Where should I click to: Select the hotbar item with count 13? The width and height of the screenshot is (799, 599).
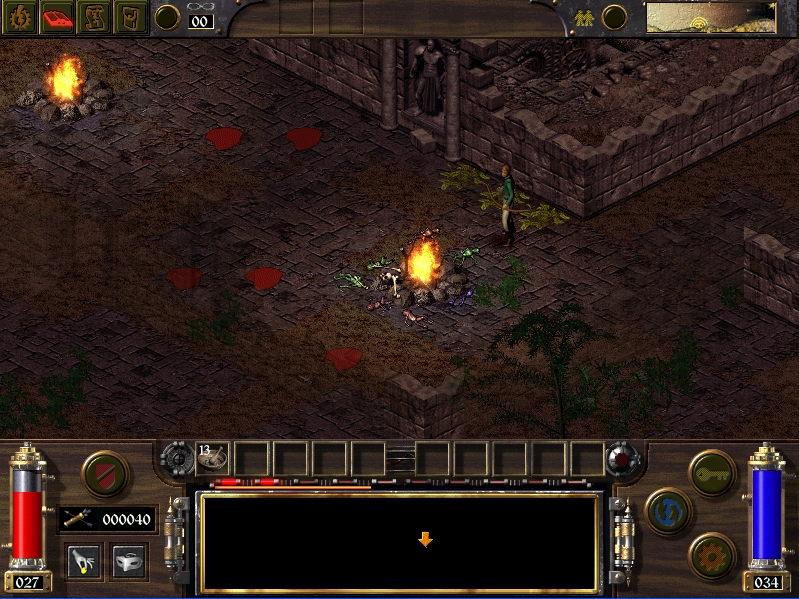(x=213, y=457)
